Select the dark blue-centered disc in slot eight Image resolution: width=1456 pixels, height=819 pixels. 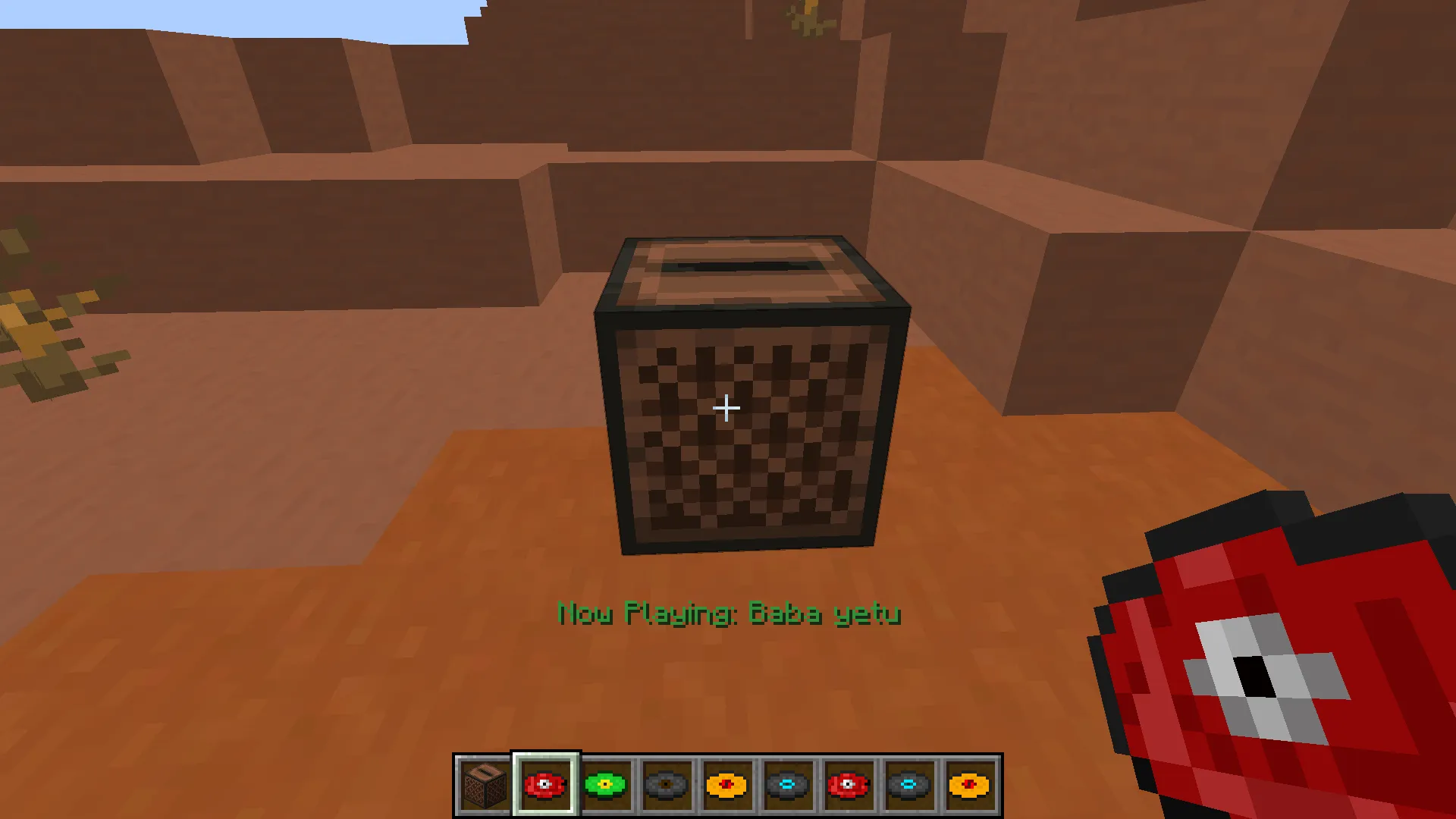(907, 785)
